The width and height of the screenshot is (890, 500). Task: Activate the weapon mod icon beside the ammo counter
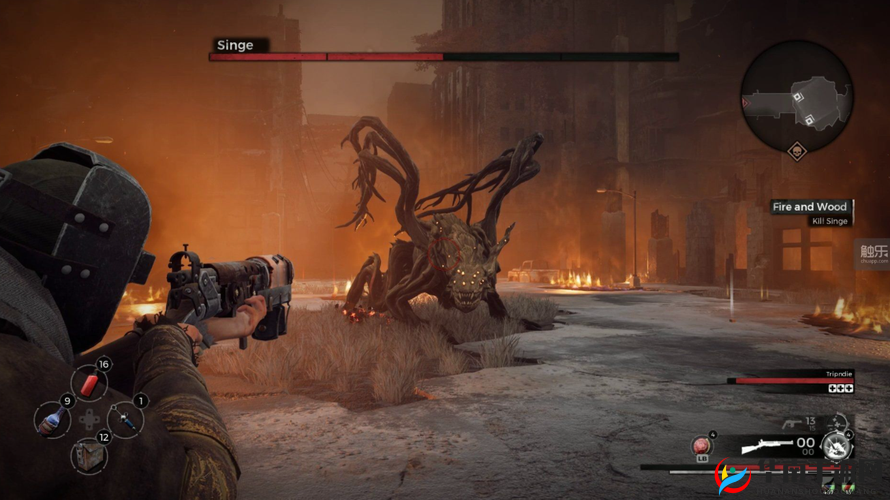click(x=836, y=445)
